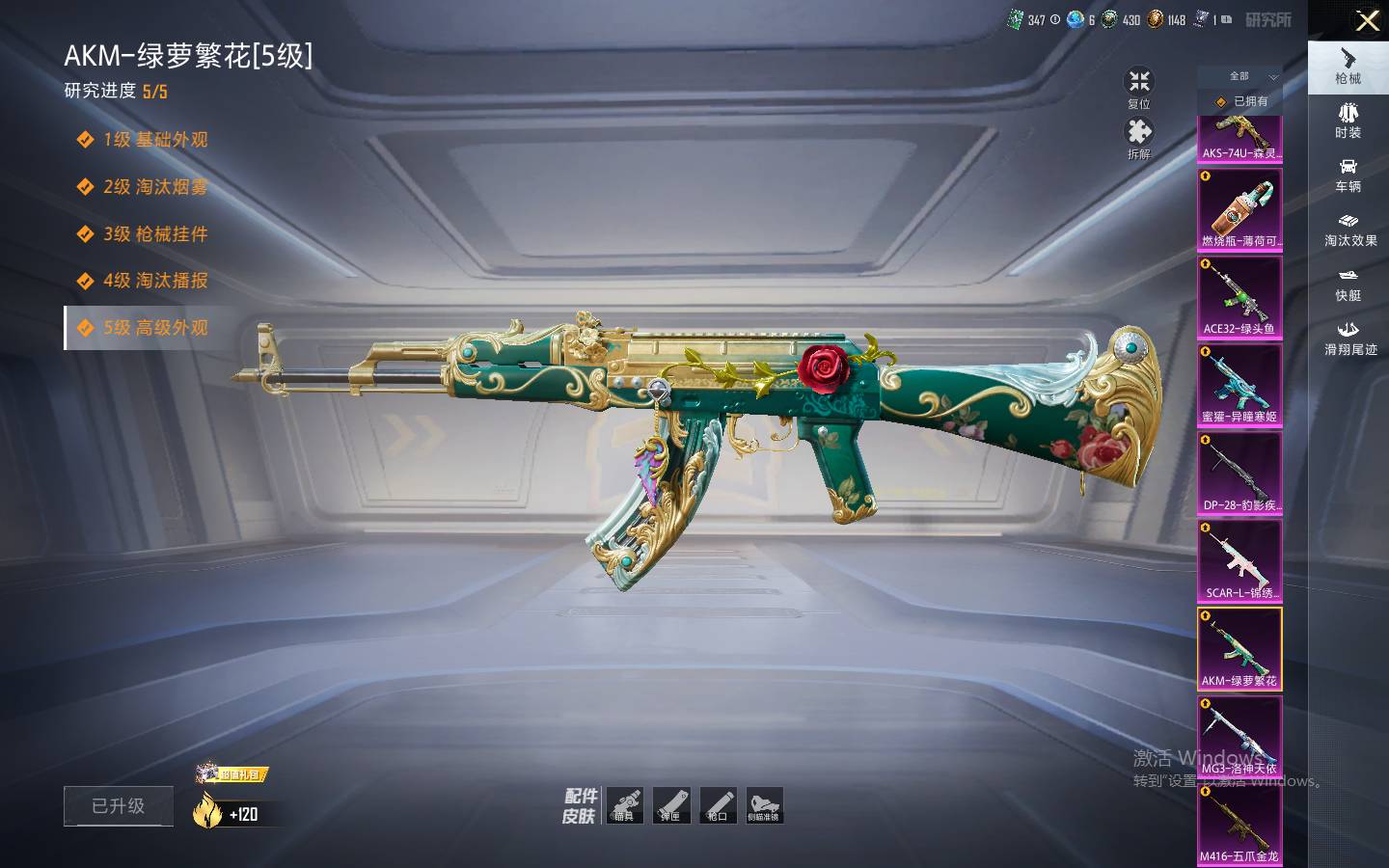
Task: Open the 弹匣 magazine attachment skin slot
Action: (671, 805)
